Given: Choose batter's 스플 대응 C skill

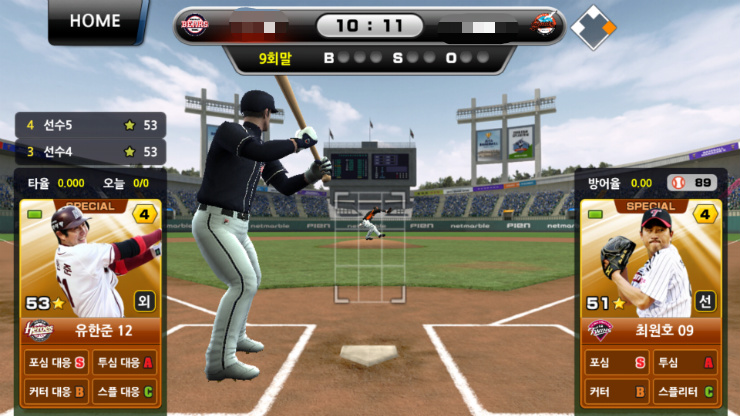Looking at the screenshot, I should pos(125,391).
